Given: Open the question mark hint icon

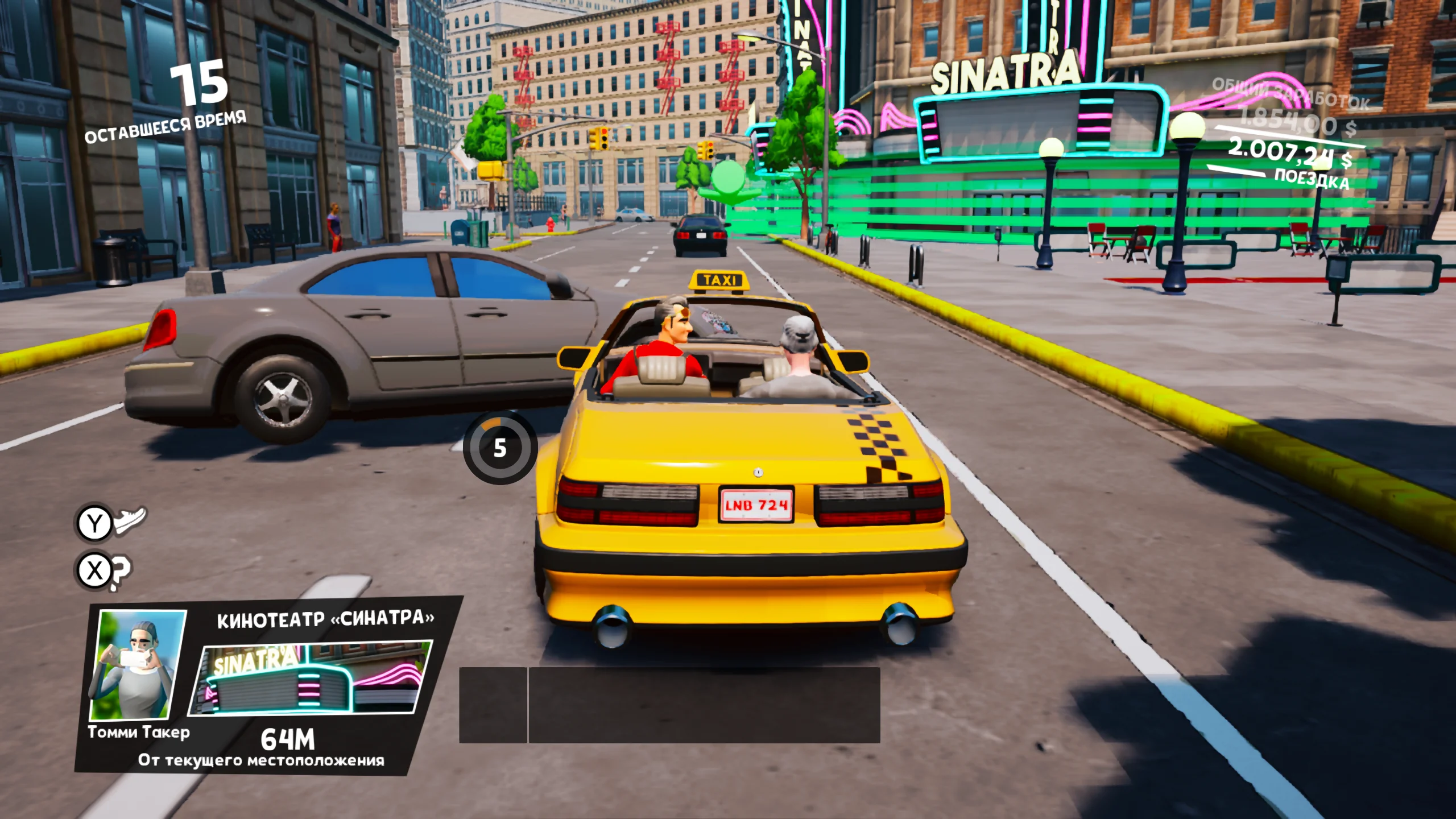Looking at the screenshot, I should coord(120,571).
